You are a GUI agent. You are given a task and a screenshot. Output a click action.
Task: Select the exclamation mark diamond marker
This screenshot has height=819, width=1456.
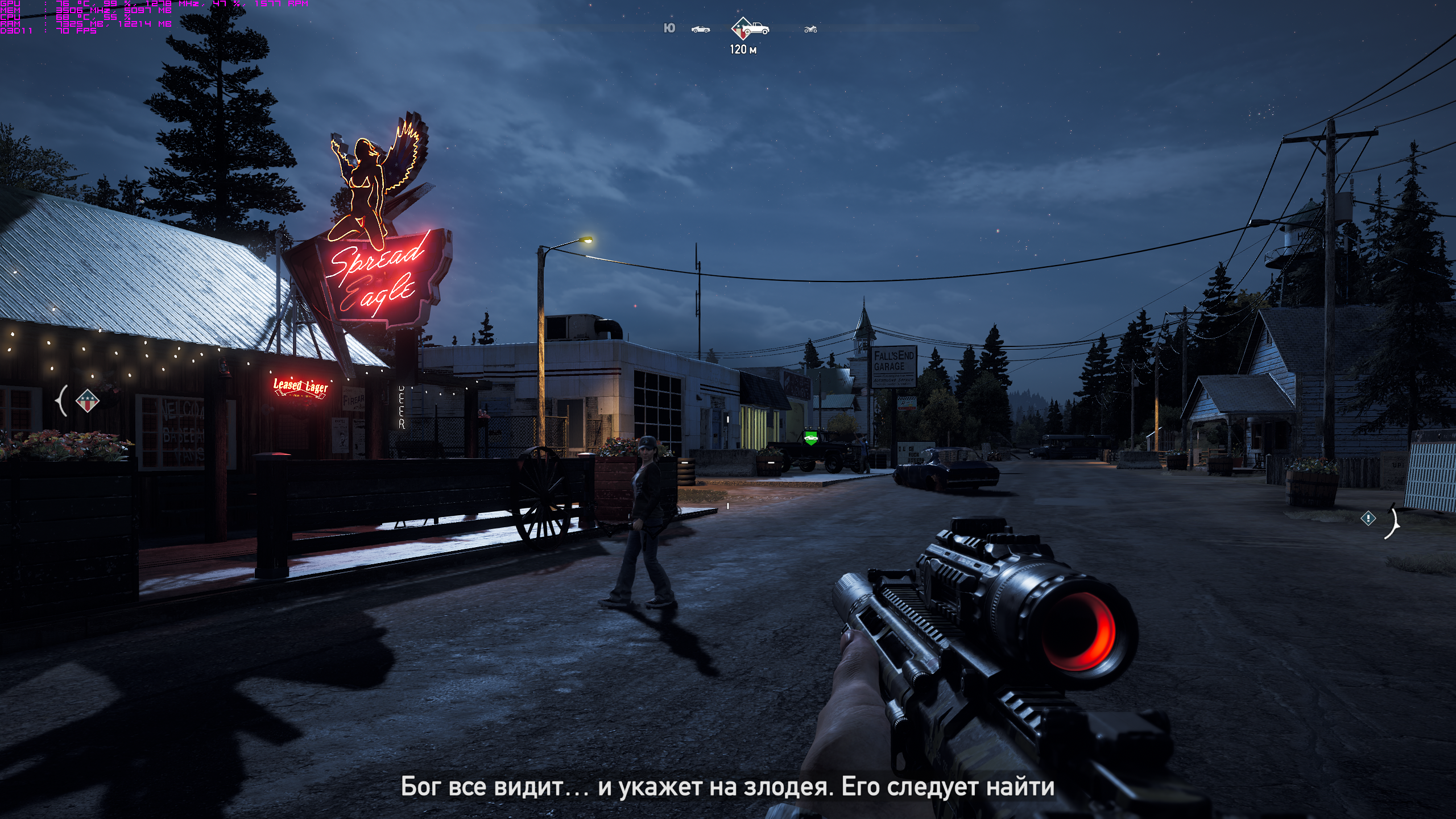click(1368, 518)
